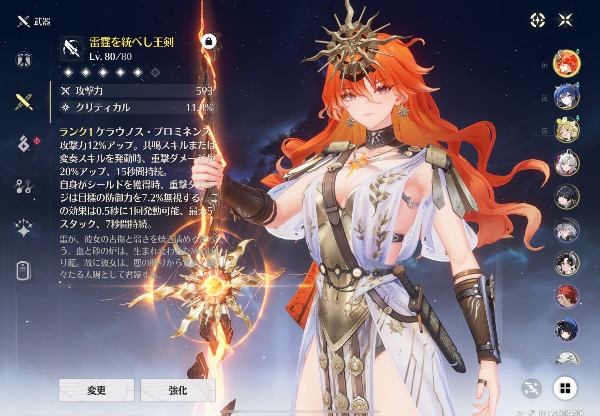Screen dimensions: 600x416
Task: Click the 変更 button to change weapon
Action: click(x=96, y=389)
